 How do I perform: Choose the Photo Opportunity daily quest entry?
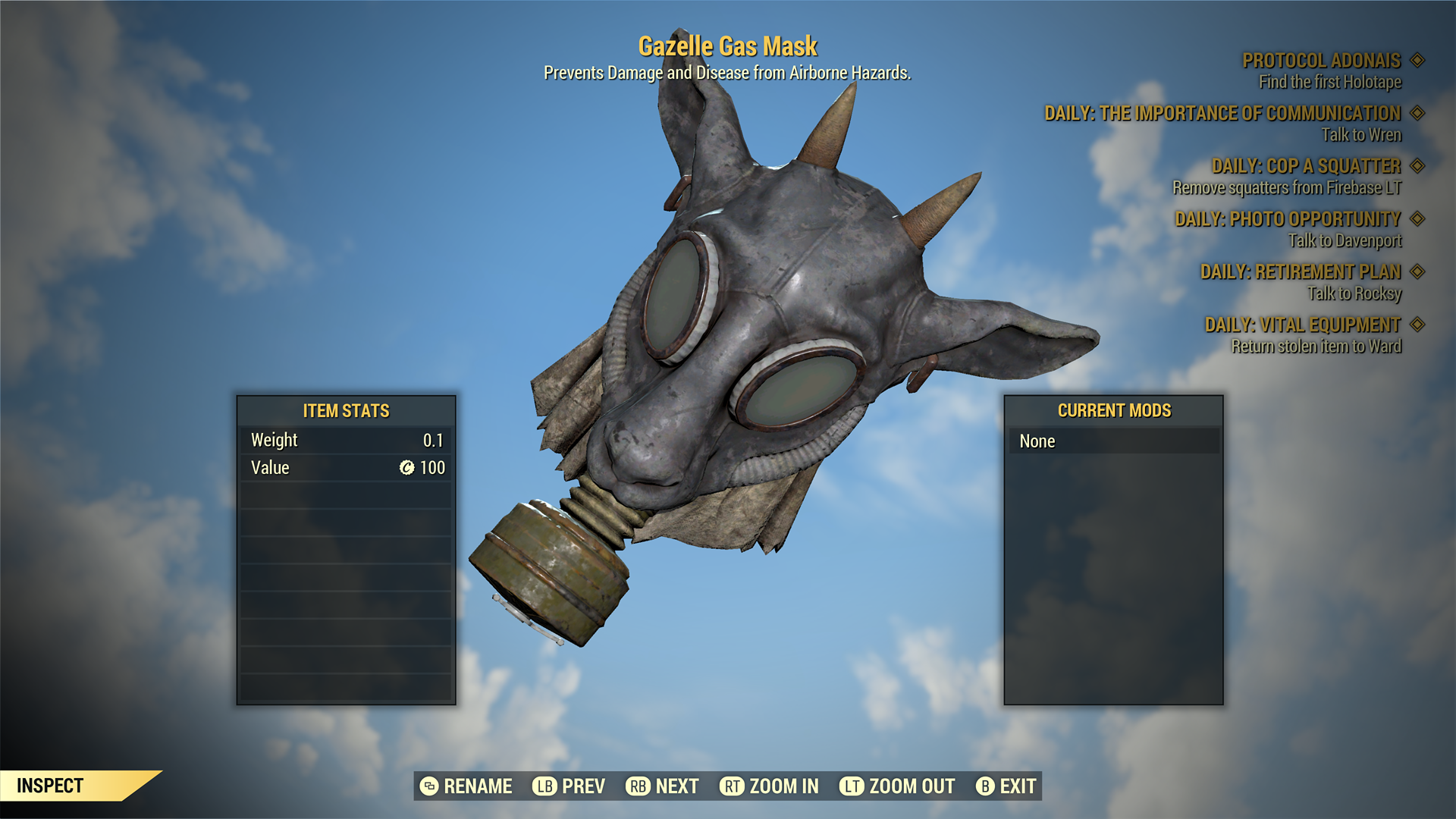click(x=1288, y=219)
